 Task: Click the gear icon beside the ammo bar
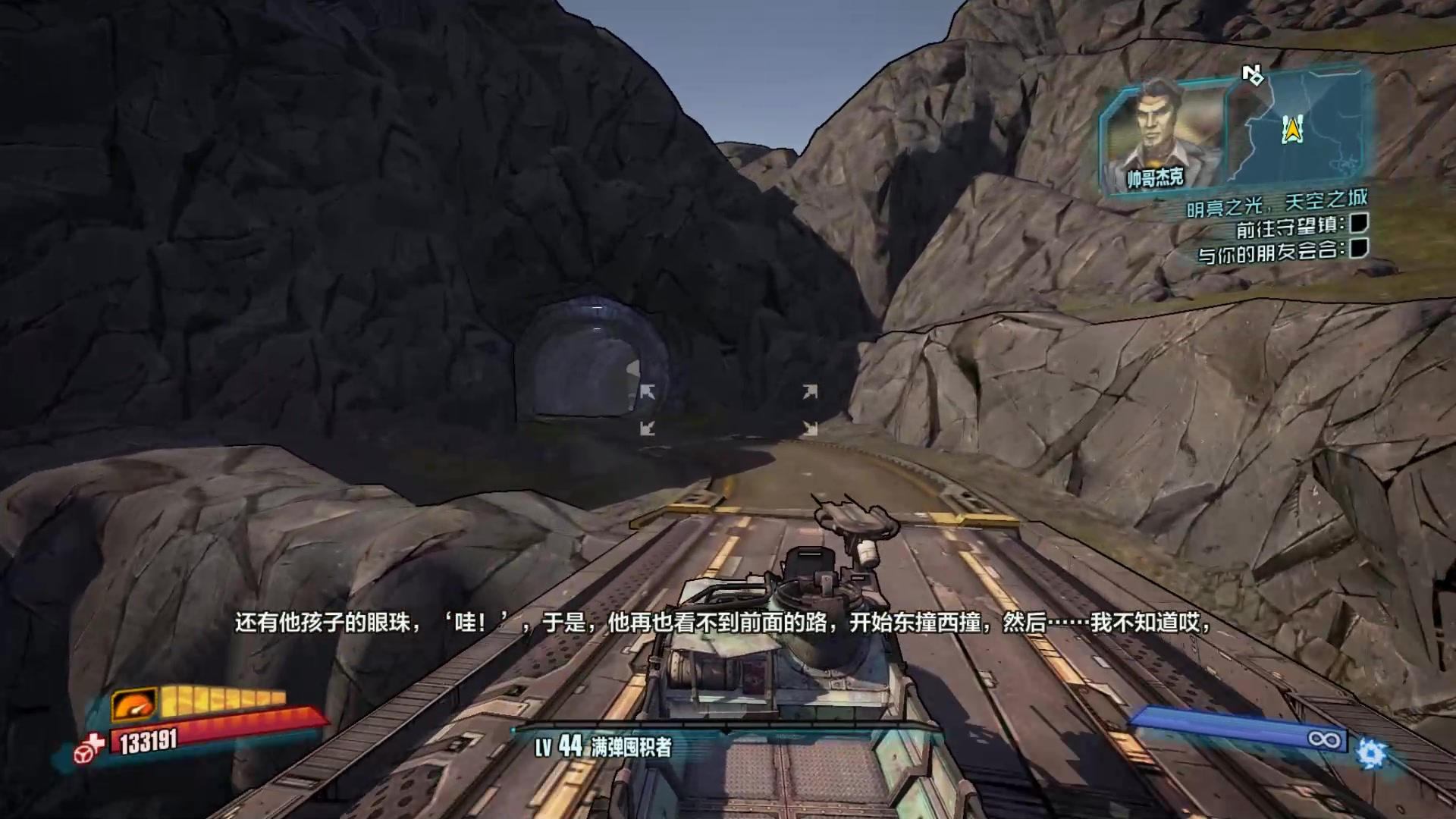[1371, 754]
